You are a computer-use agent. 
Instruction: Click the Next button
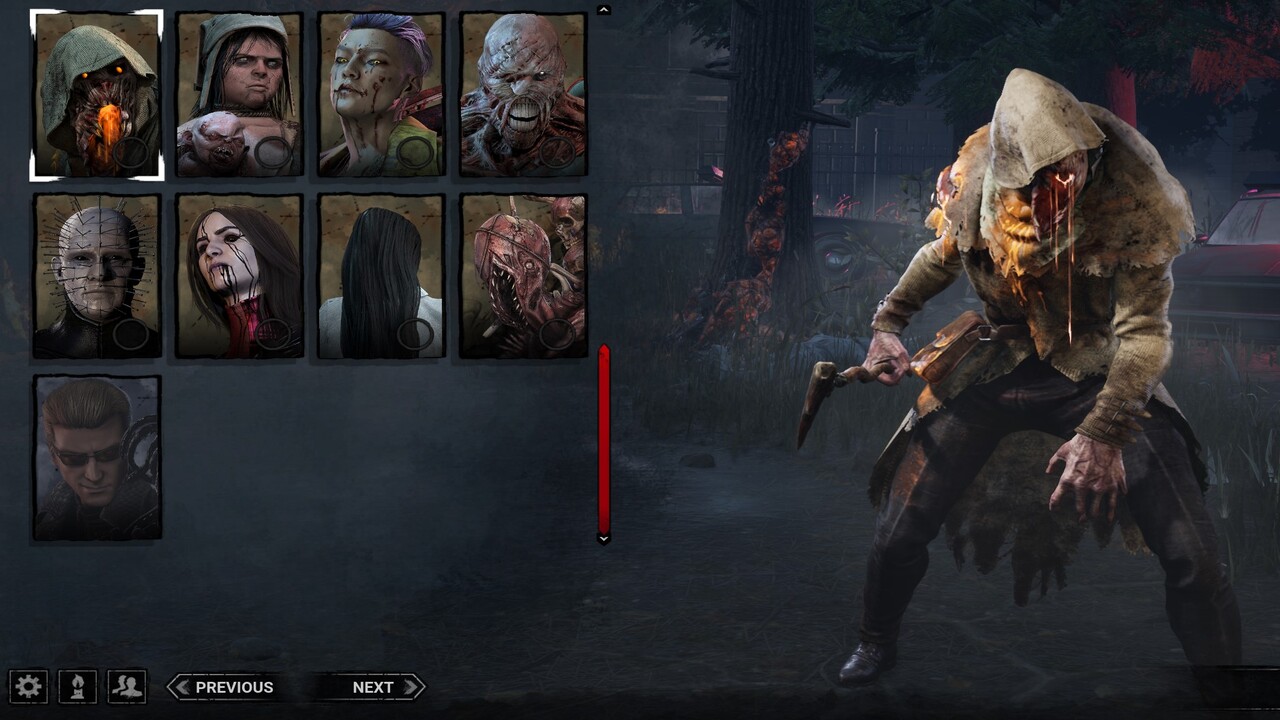(x=374, y=687)
